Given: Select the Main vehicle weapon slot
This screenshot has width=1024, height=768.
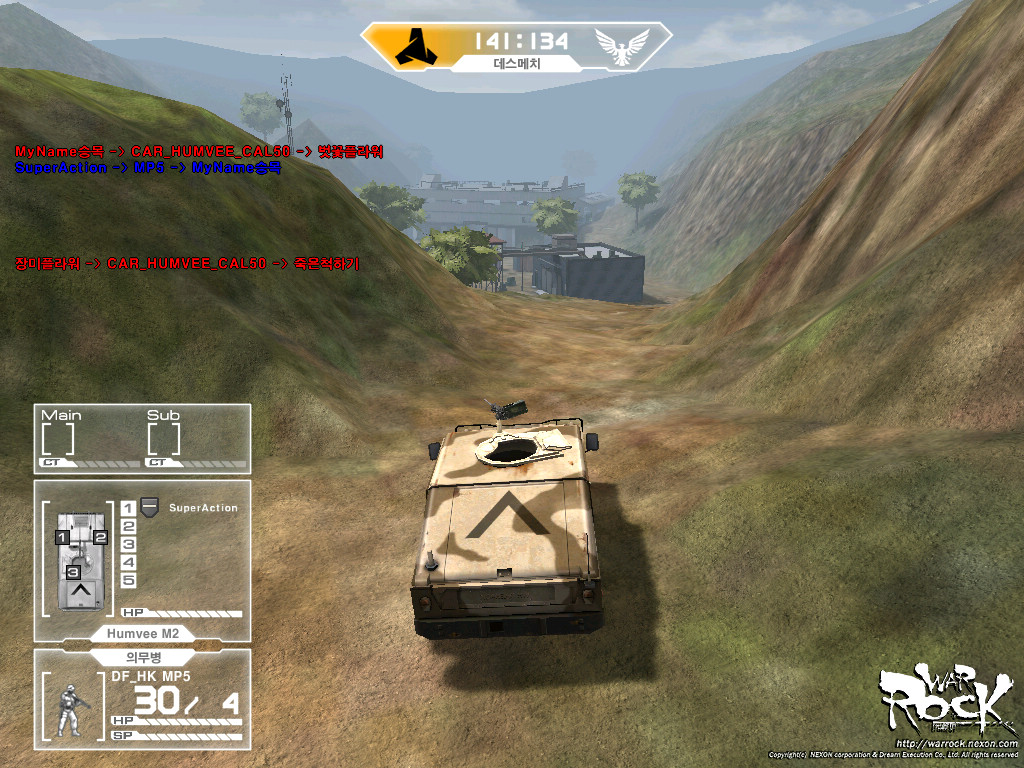Looking at the screenshot, I should (58, 438).
